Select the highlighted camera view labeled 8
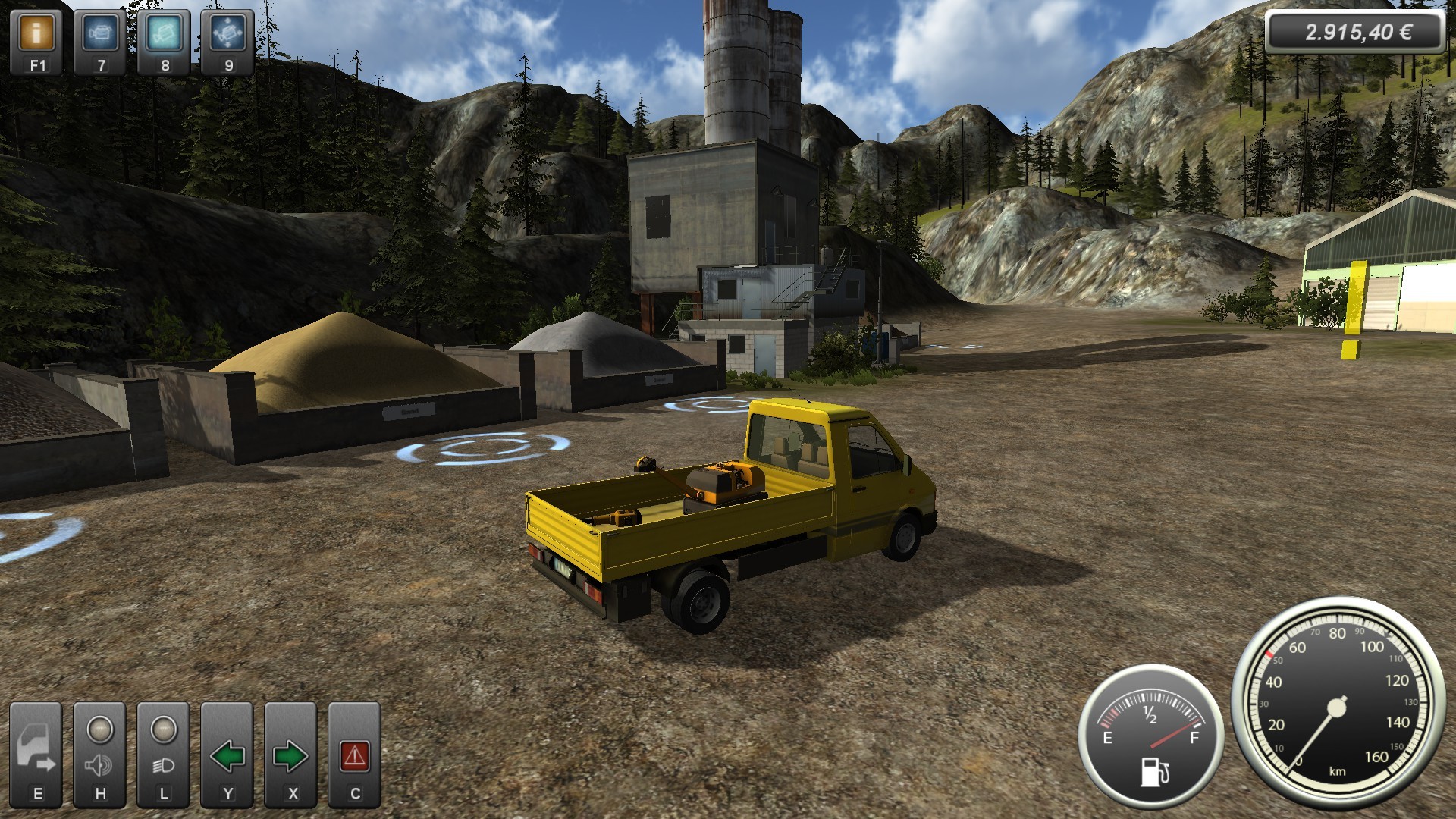The height and width of the screenshot is (819, 1456). 165,34
